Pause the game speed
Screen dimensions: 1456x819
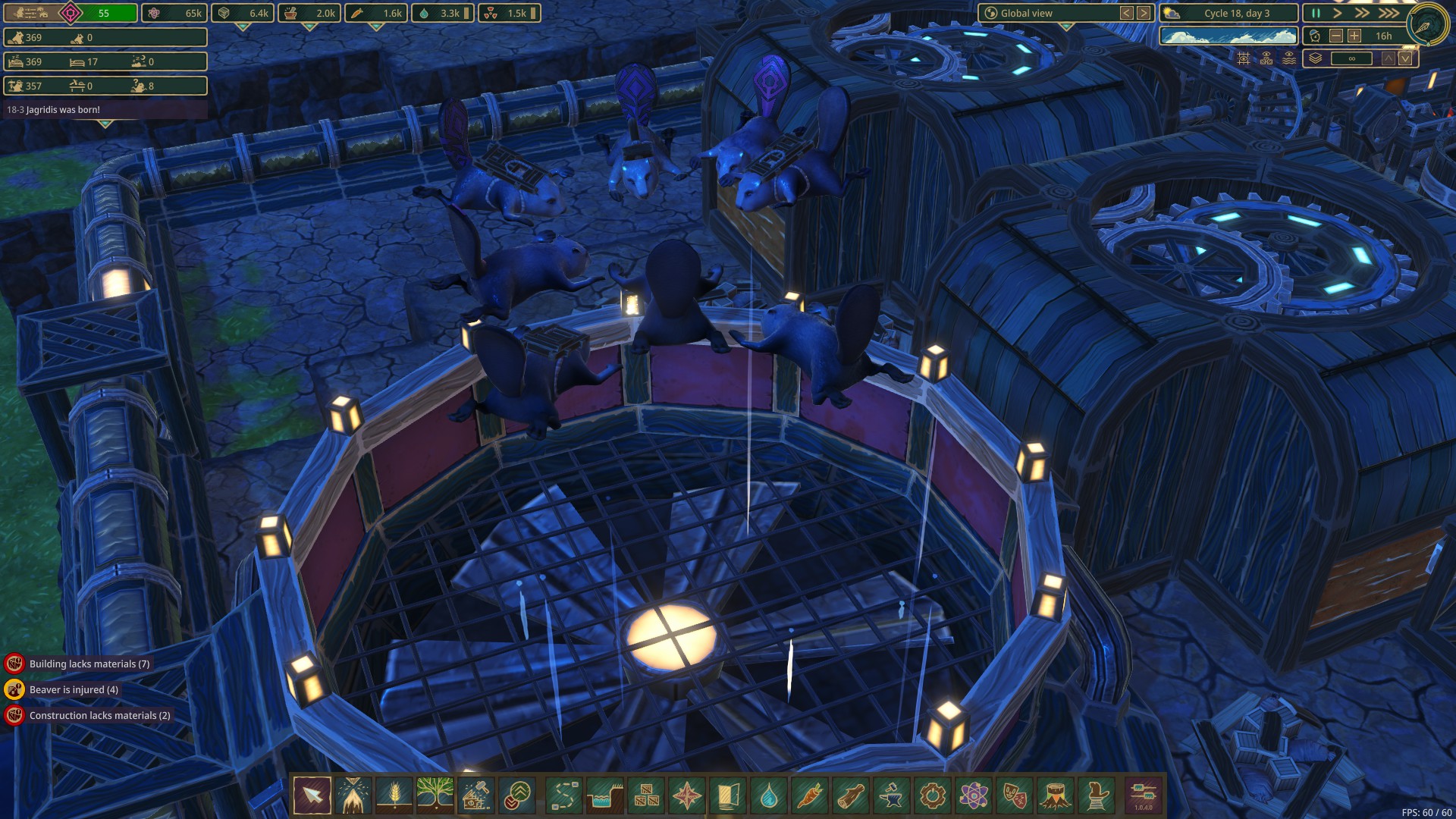[x=1316, y=13]
